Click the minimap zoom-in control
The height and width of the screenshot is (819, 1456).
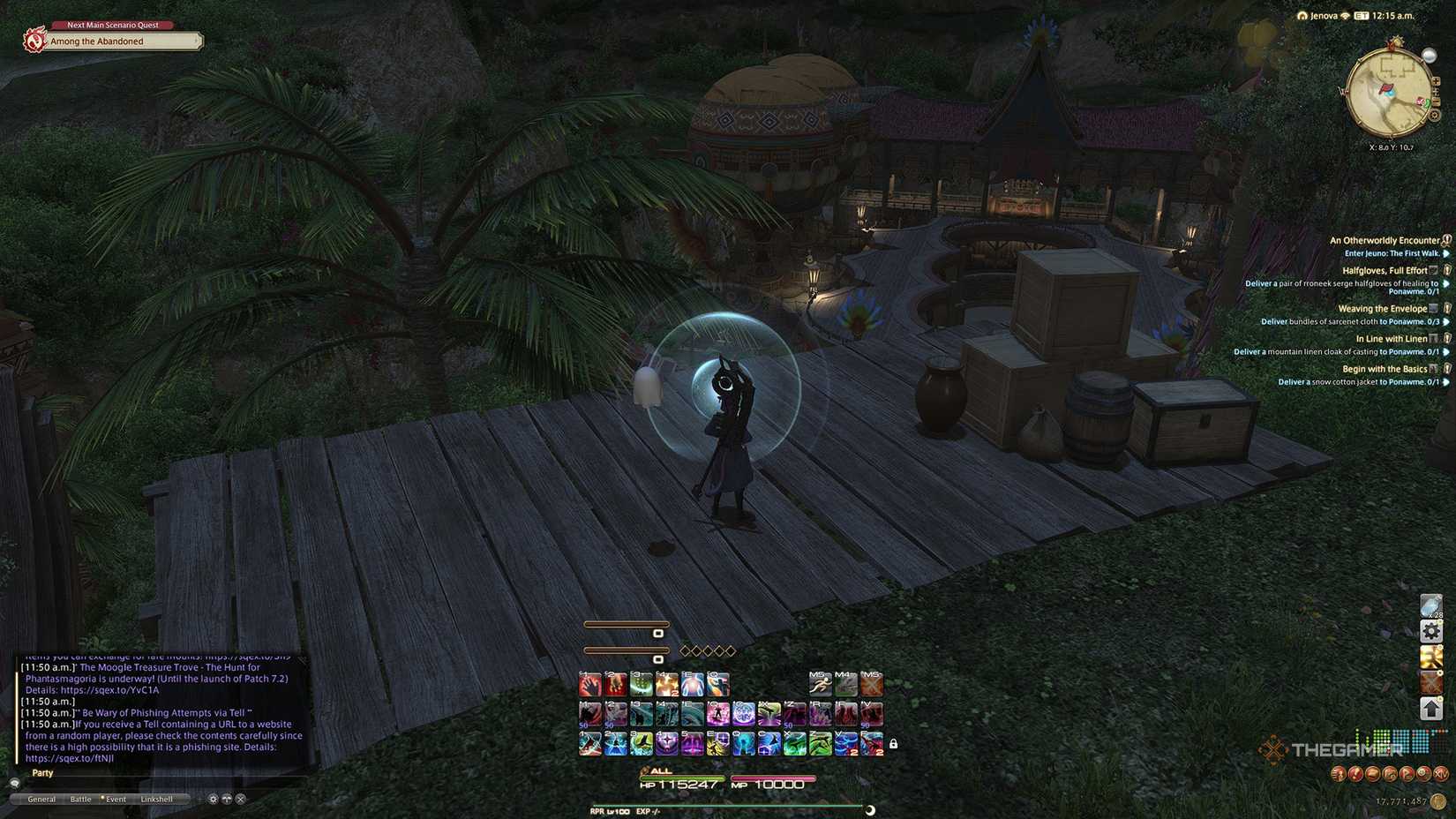point(1437,80)
